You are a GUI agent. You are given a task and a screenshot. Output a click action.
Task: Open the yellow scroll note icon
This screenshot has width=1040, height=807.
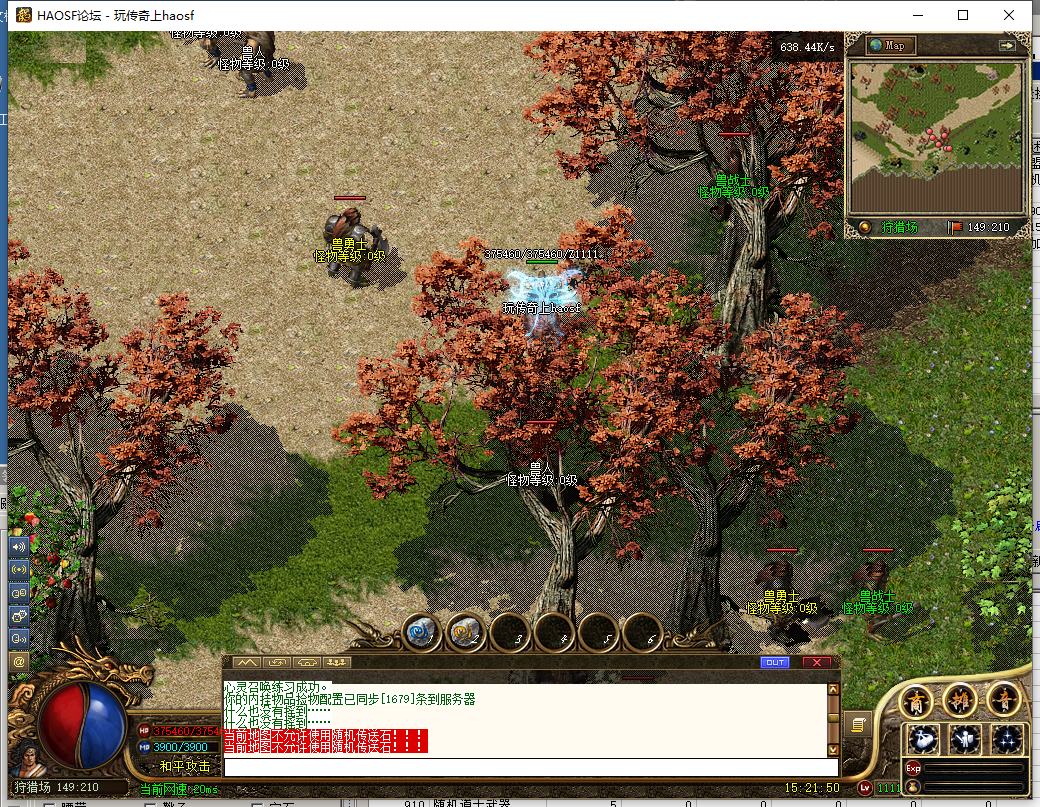857,724
